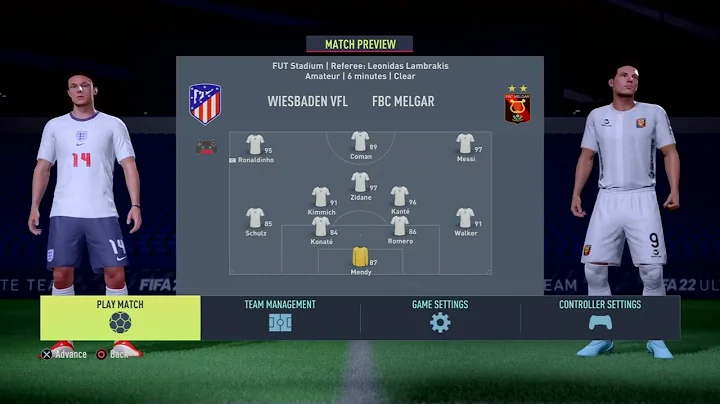Select Messi's player card

click(x=465, y=144)
